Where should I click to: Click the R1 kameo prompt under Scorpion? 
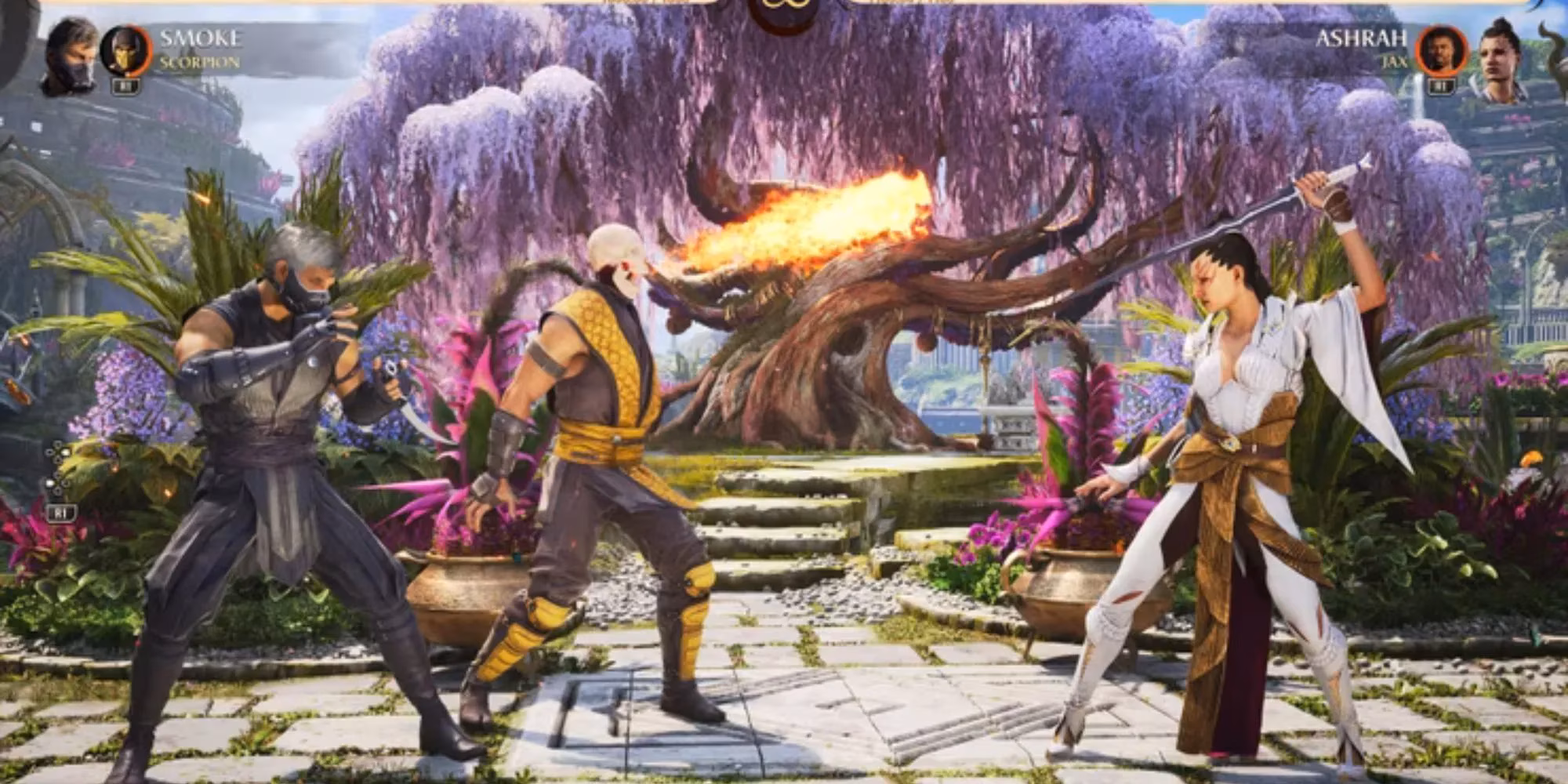pyautogui.click(x=125, y=86)
